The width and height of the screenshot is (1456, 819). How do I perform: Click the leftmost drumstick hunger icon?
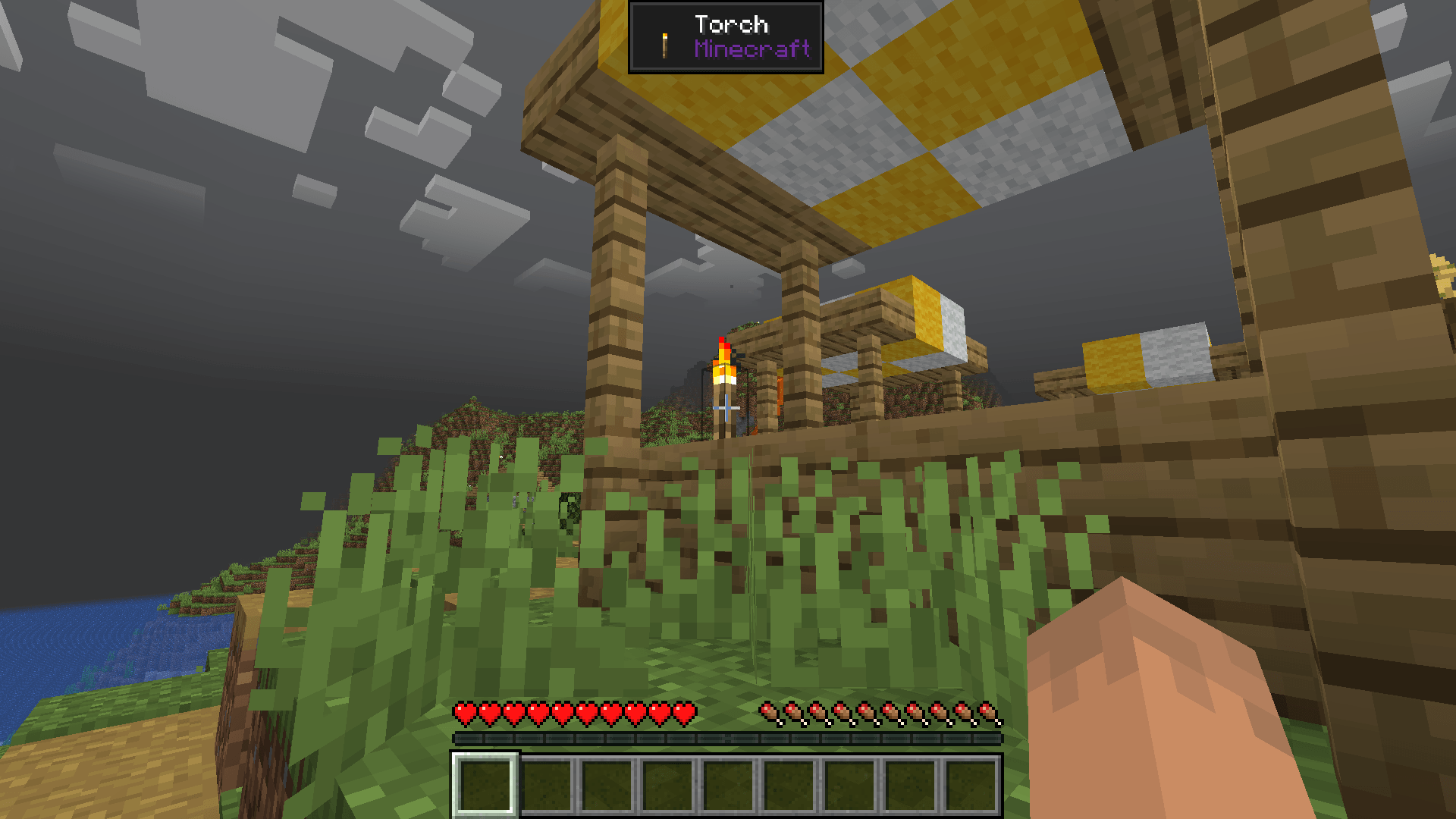pos(768,711)
